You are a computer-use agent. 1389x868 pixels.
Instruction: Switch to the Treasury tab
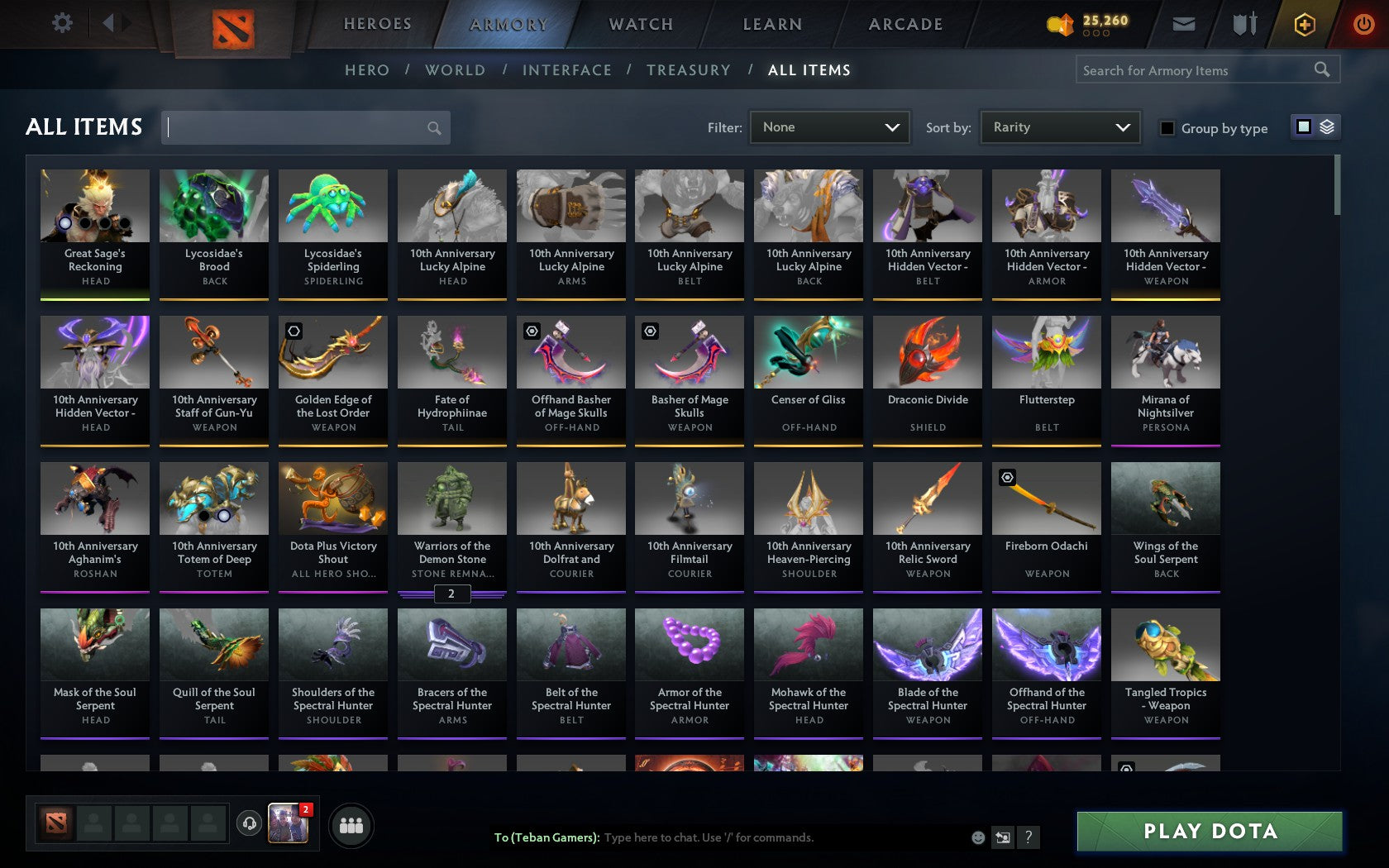689,70
